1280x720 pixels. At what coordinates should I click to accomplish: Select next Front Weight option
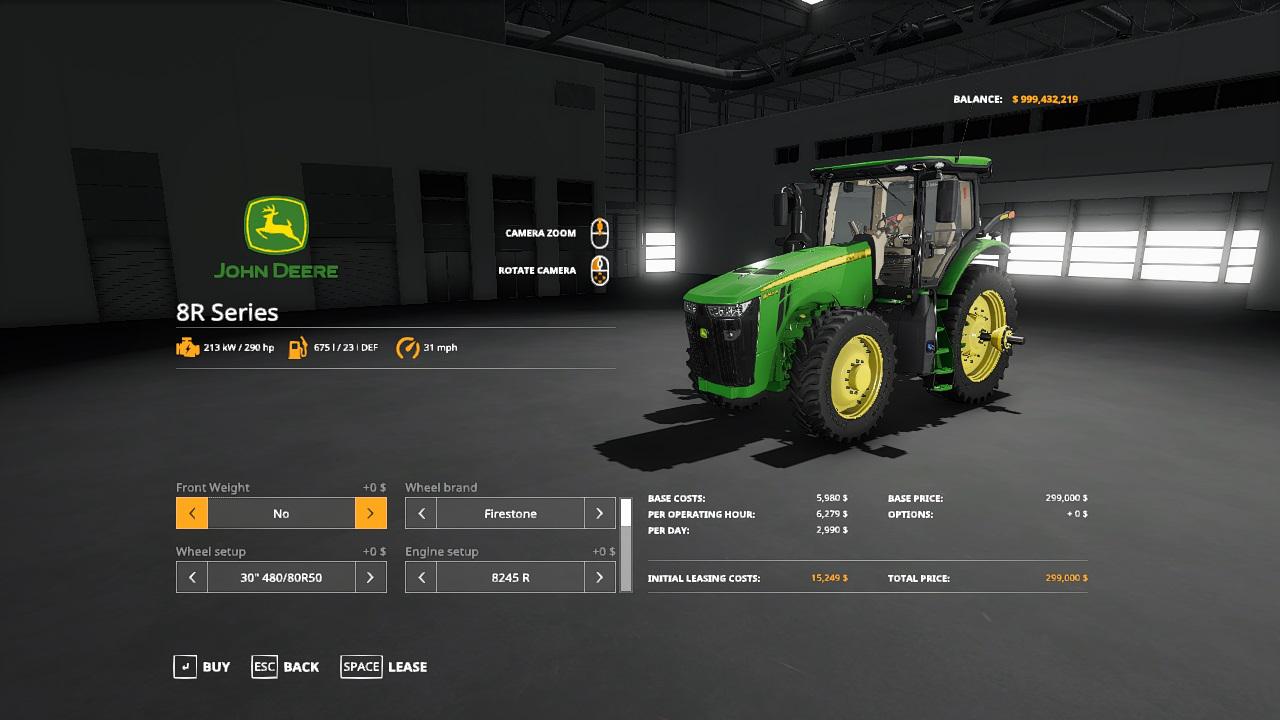370,514
